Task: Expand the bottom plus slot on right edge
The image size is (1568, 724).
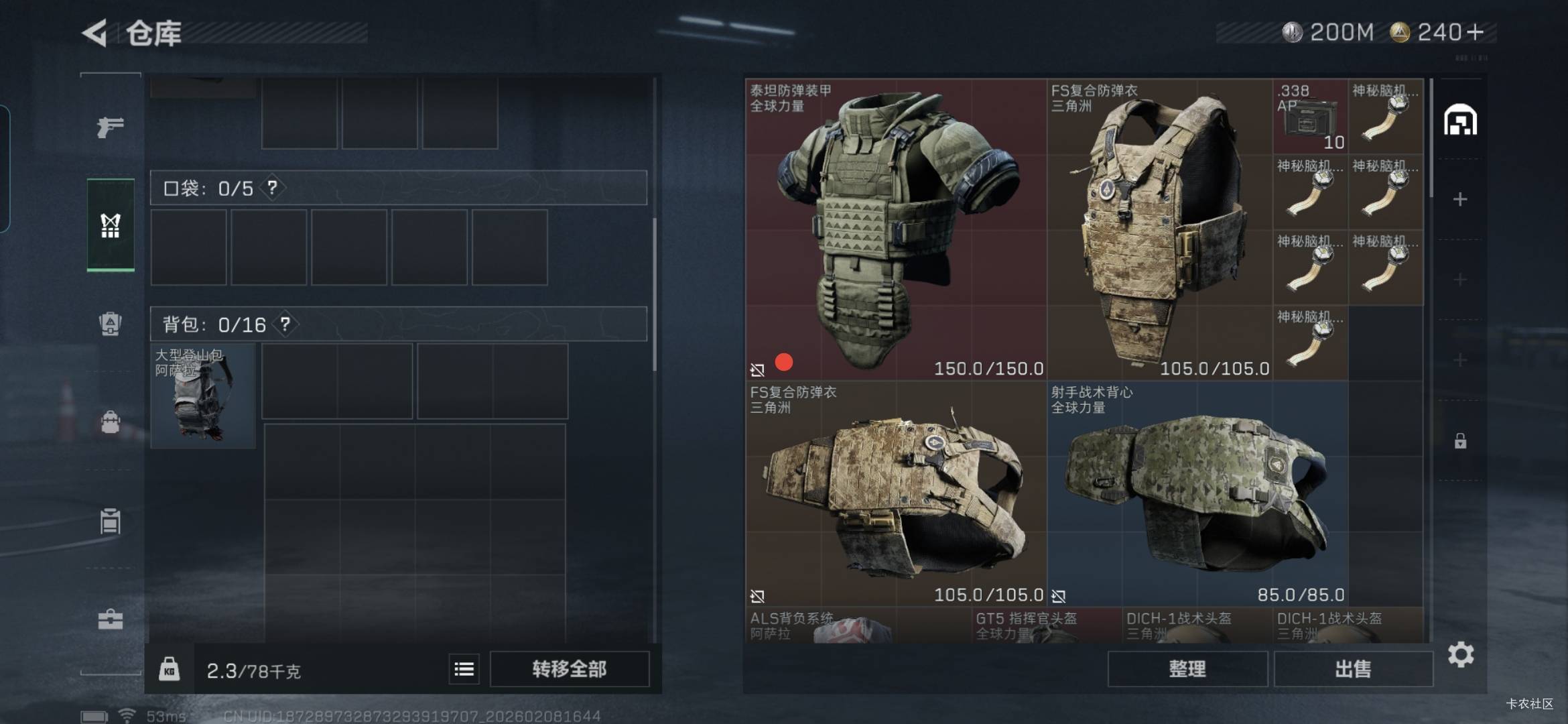Action: click(x=1460, y=359)
